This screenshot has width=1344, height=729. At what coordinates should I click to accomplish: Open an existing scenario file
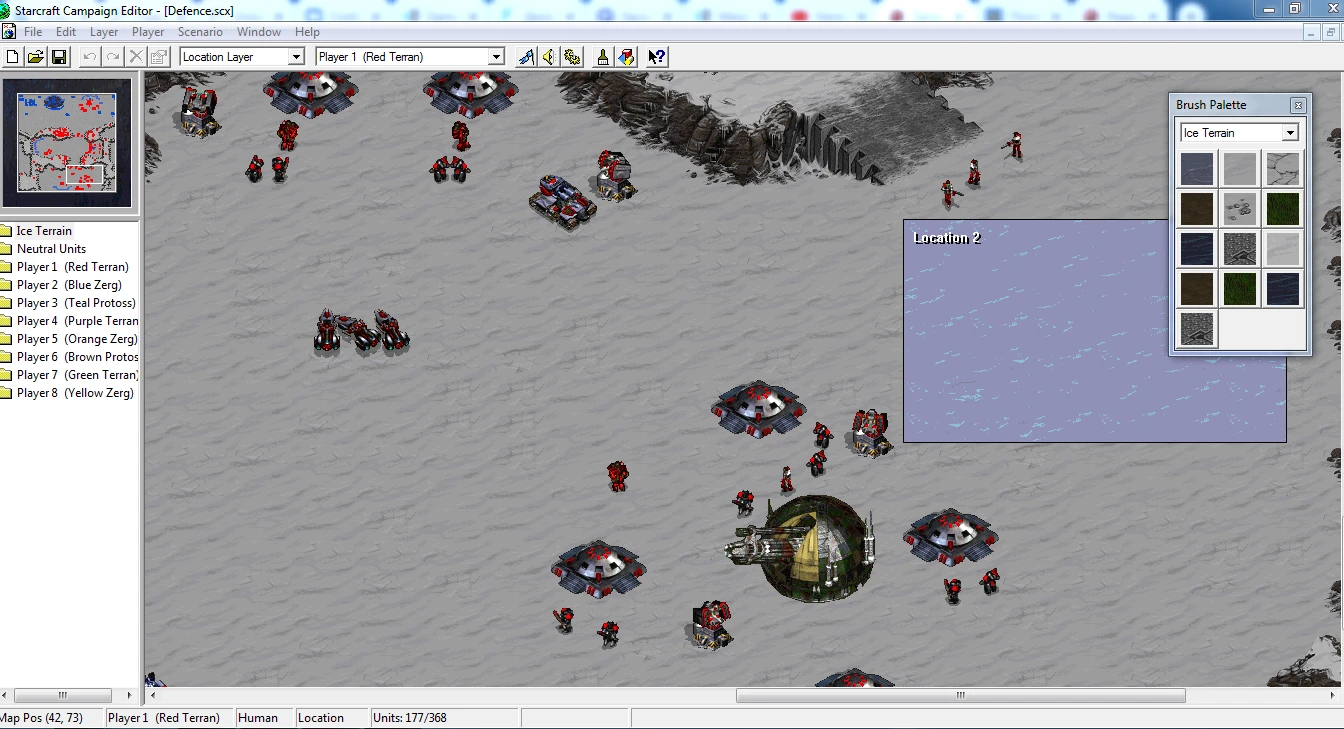coord(35,57)
